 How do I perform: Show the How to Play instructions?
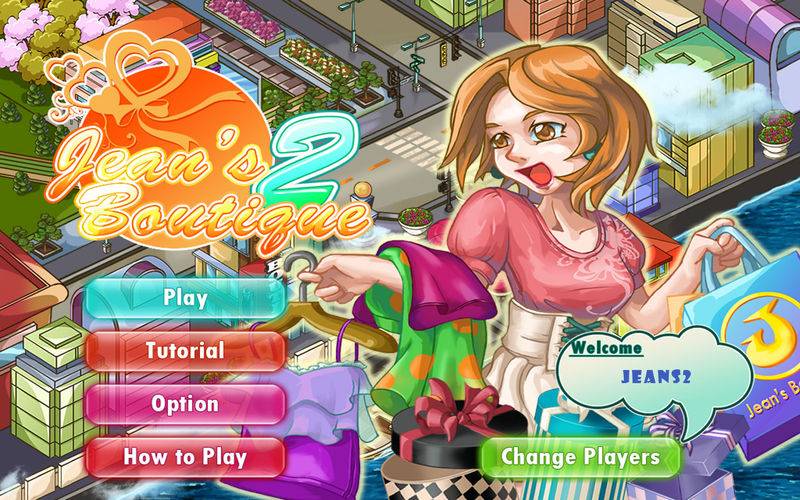coord(185,457)
